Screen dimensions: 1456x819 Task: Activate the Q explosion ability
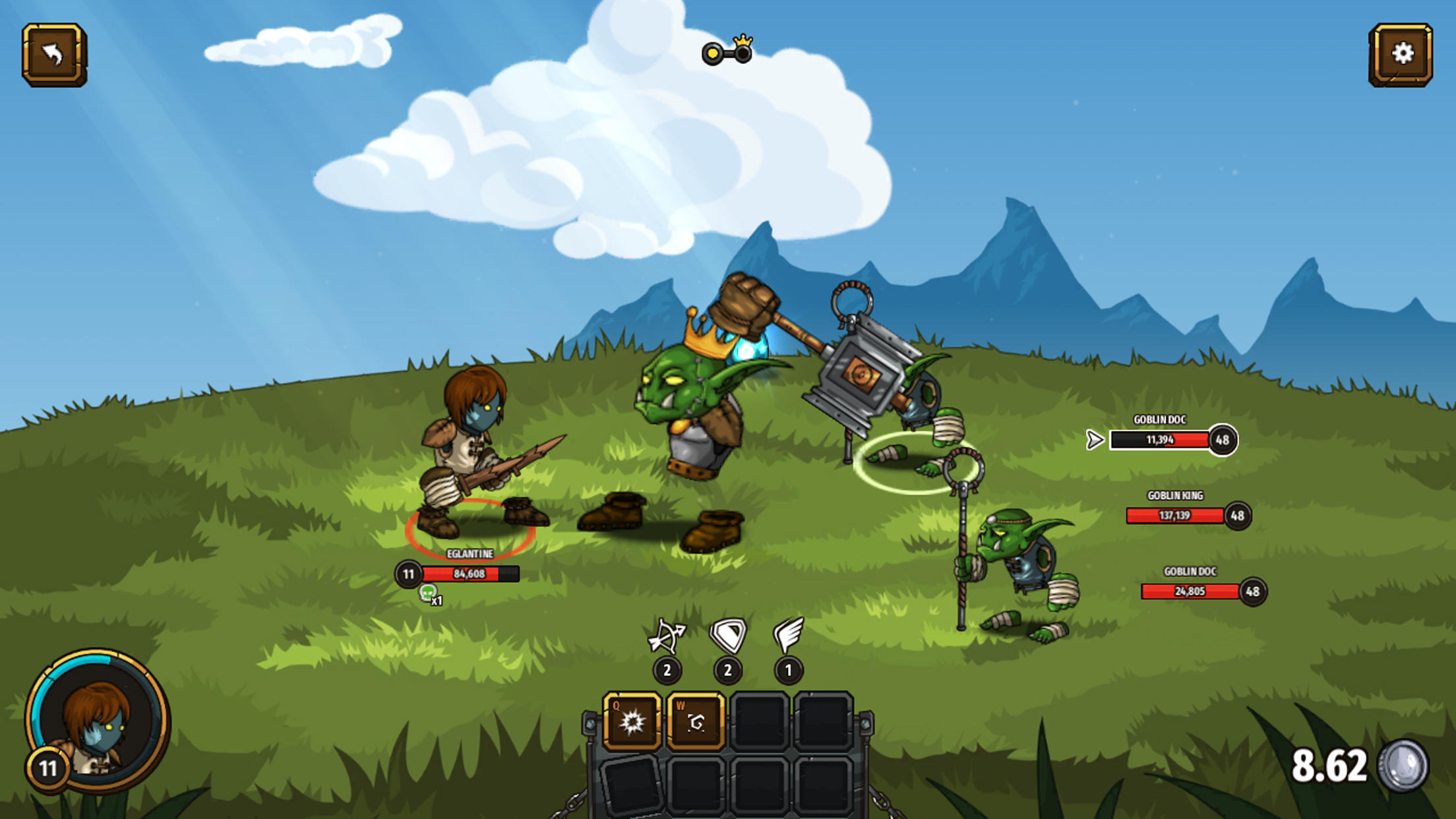632,720
